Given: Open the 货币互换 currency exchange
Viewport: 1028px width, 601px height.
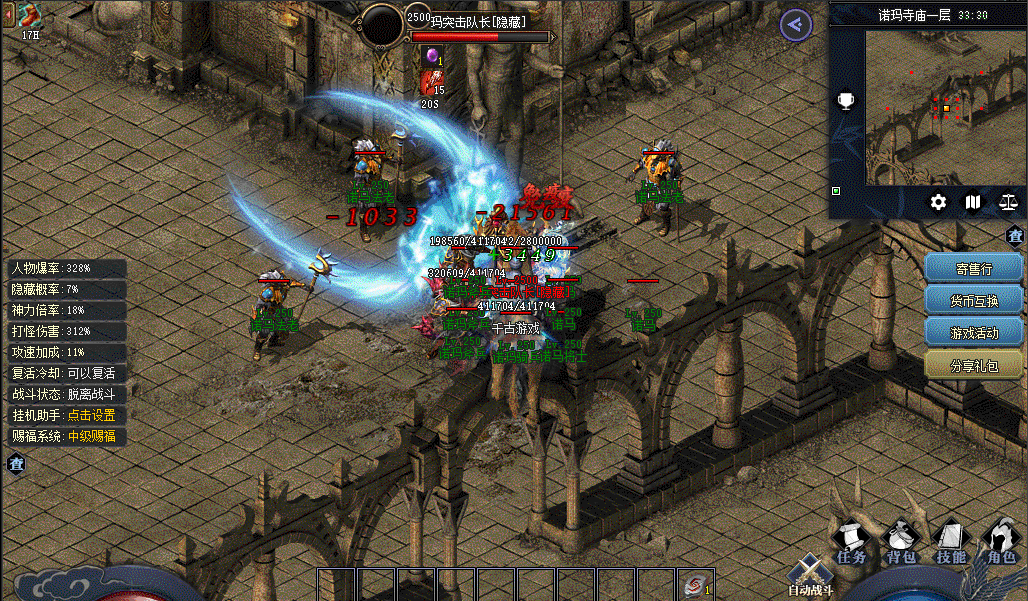Looking at the screenshot, I should 974,300.
